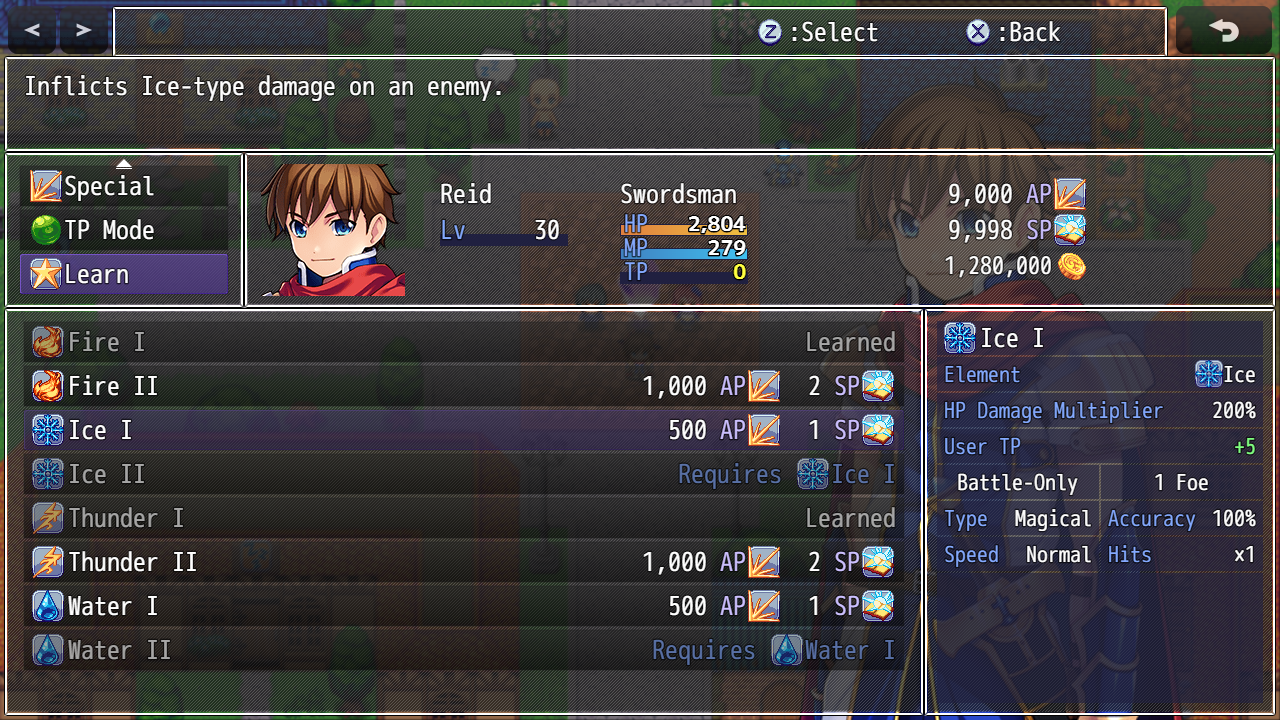Viewport: 1280px width, 720px height.
Task: Learn the Thunder II skill
Action: [463, 563]
